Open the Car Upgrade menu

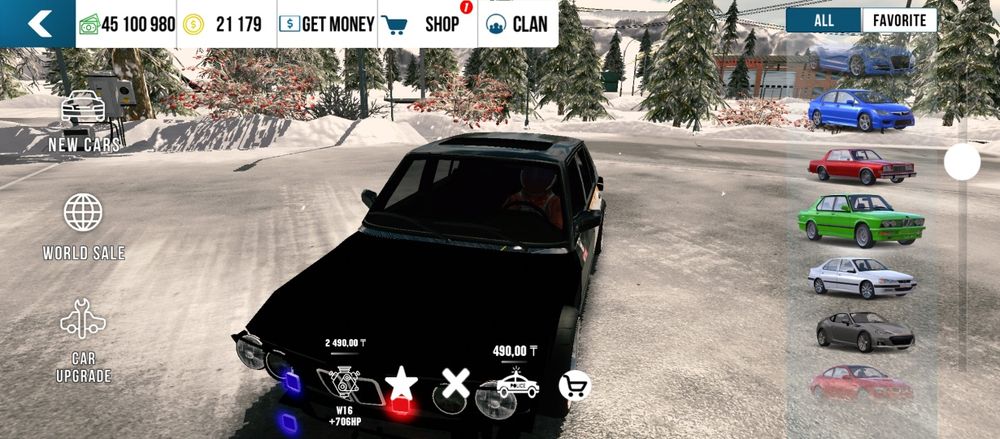point(83,341)
